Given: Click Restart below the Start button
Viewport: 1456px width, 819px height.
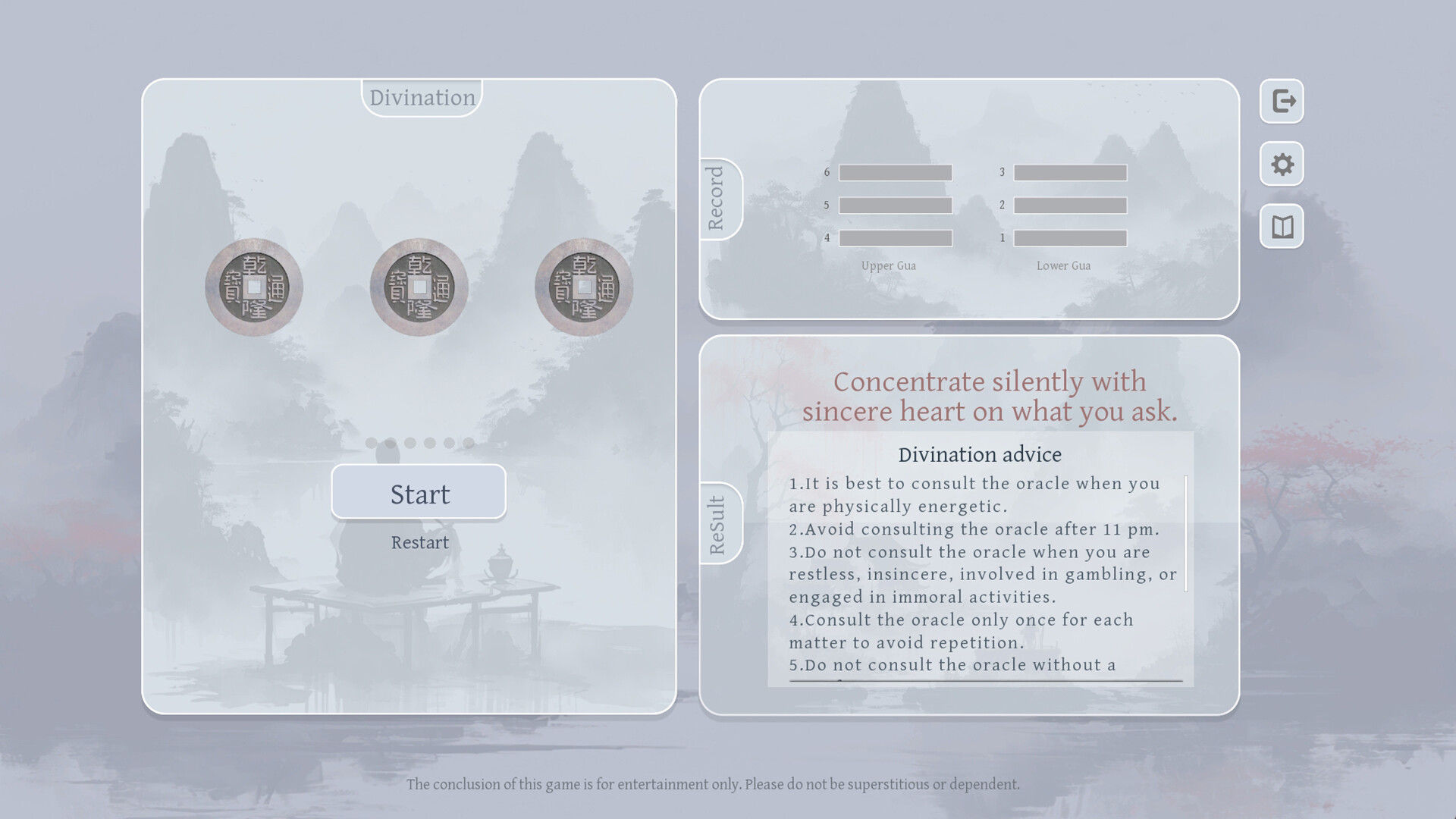Looking at the screenshot, I should coord(419,541).
